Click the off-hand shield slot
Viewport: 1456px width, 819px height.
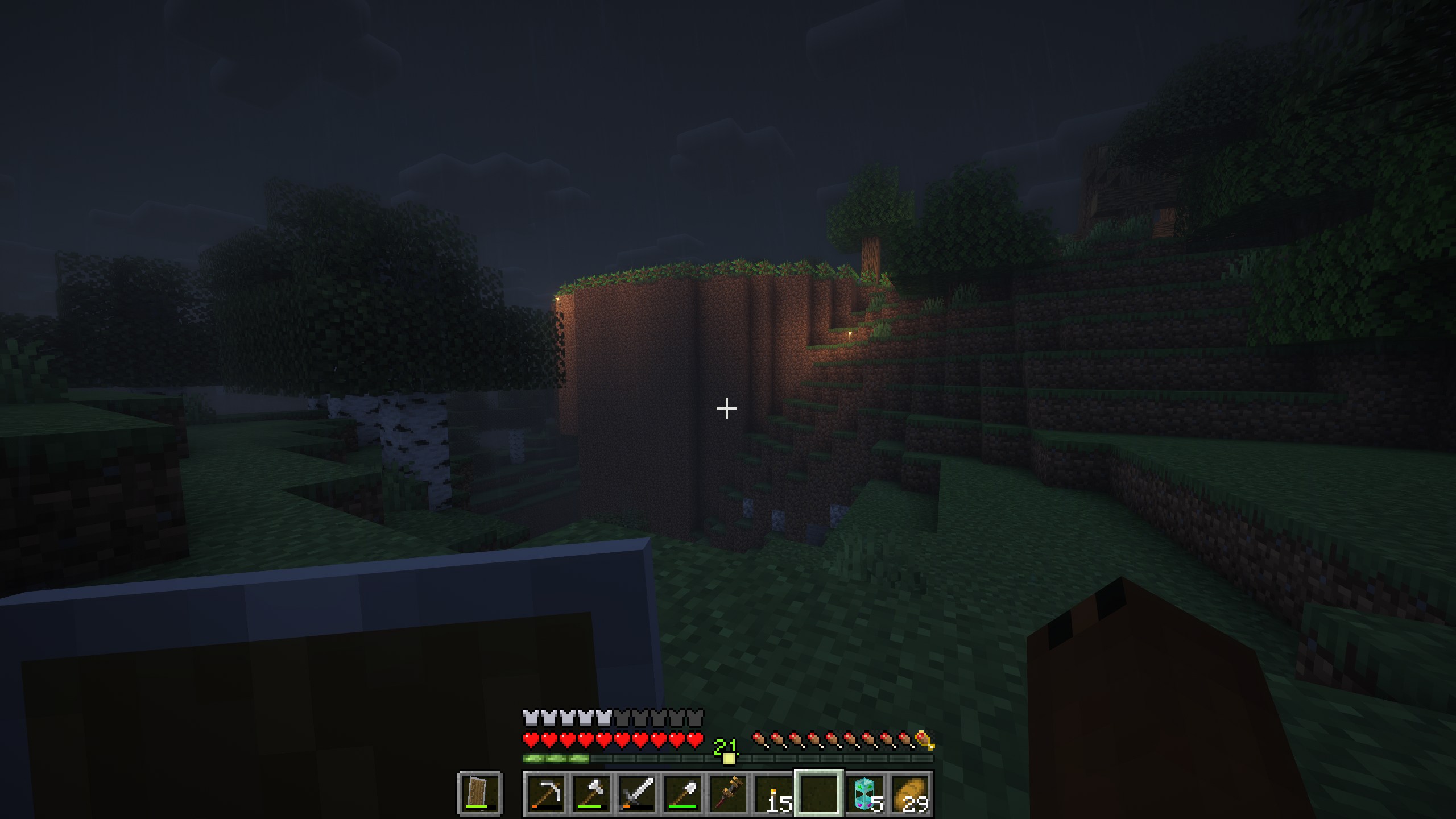coord(479,793)
